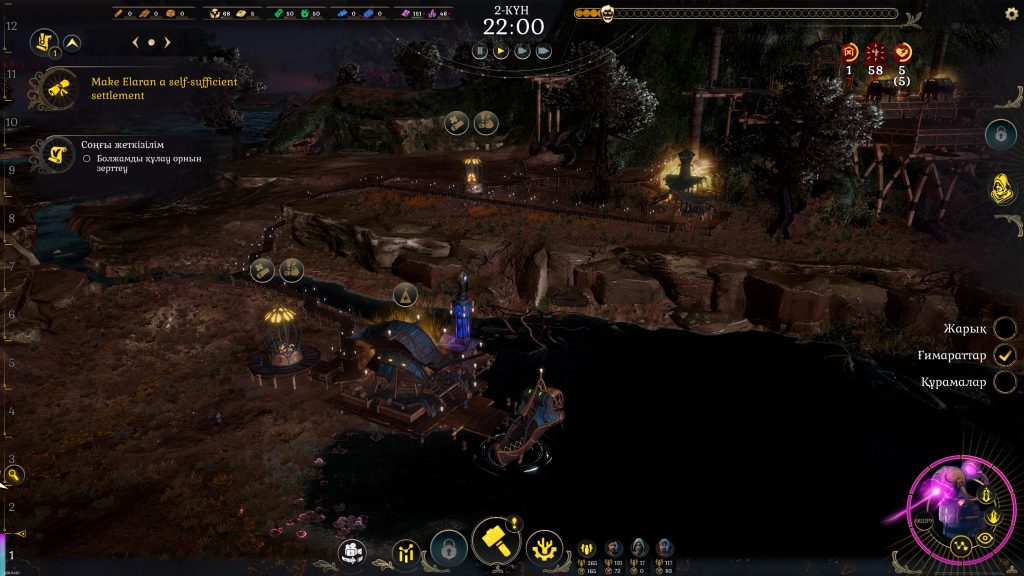The width and height of the screenshot is (1024, 576).
Task: Toggle the Жарық overlay checkbox
Action: [1005, 328]
